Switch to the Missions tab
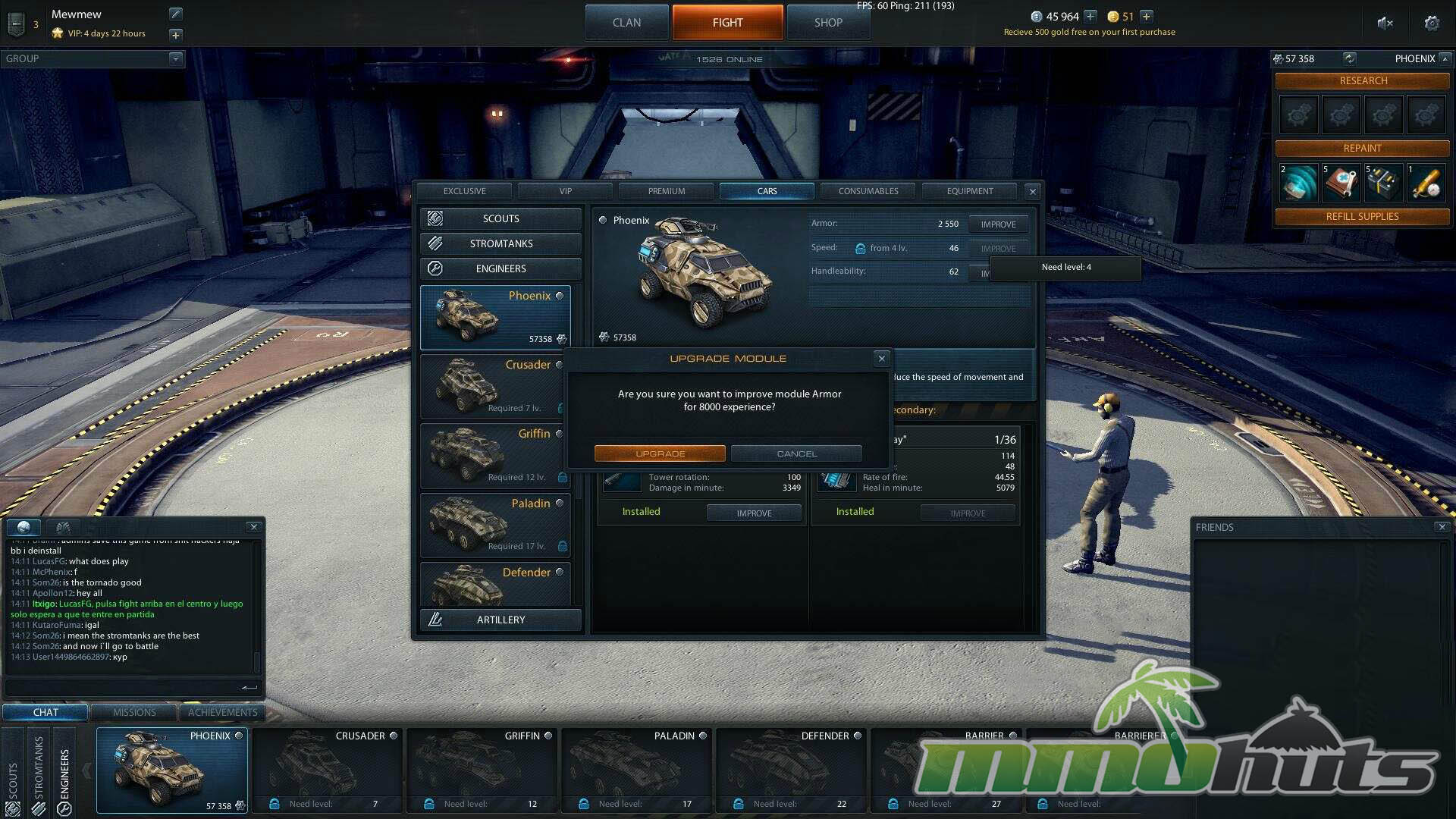The width and height of the screenshot is (1456, 819). pyautogui.click(x=134, y=712)
